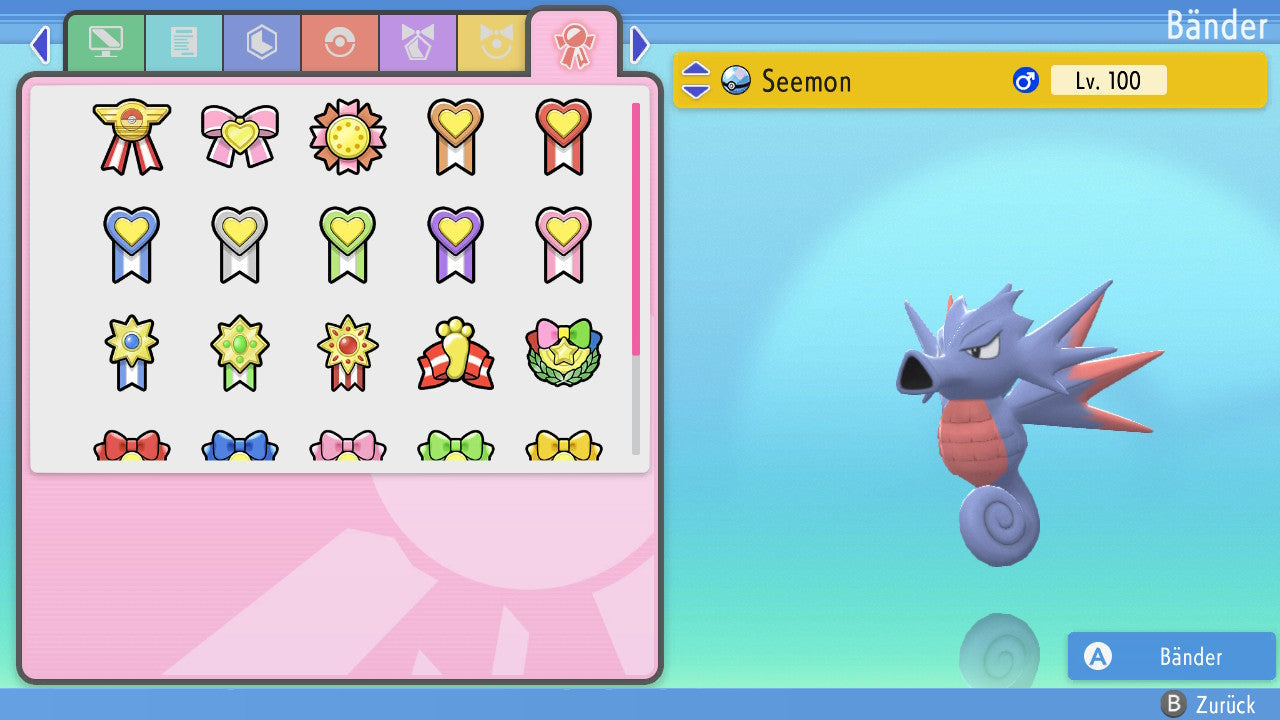The width and height of the screenshot is (1280, 720).
Task: Select the yellow face tab
Action: click(x=492, y=43)
